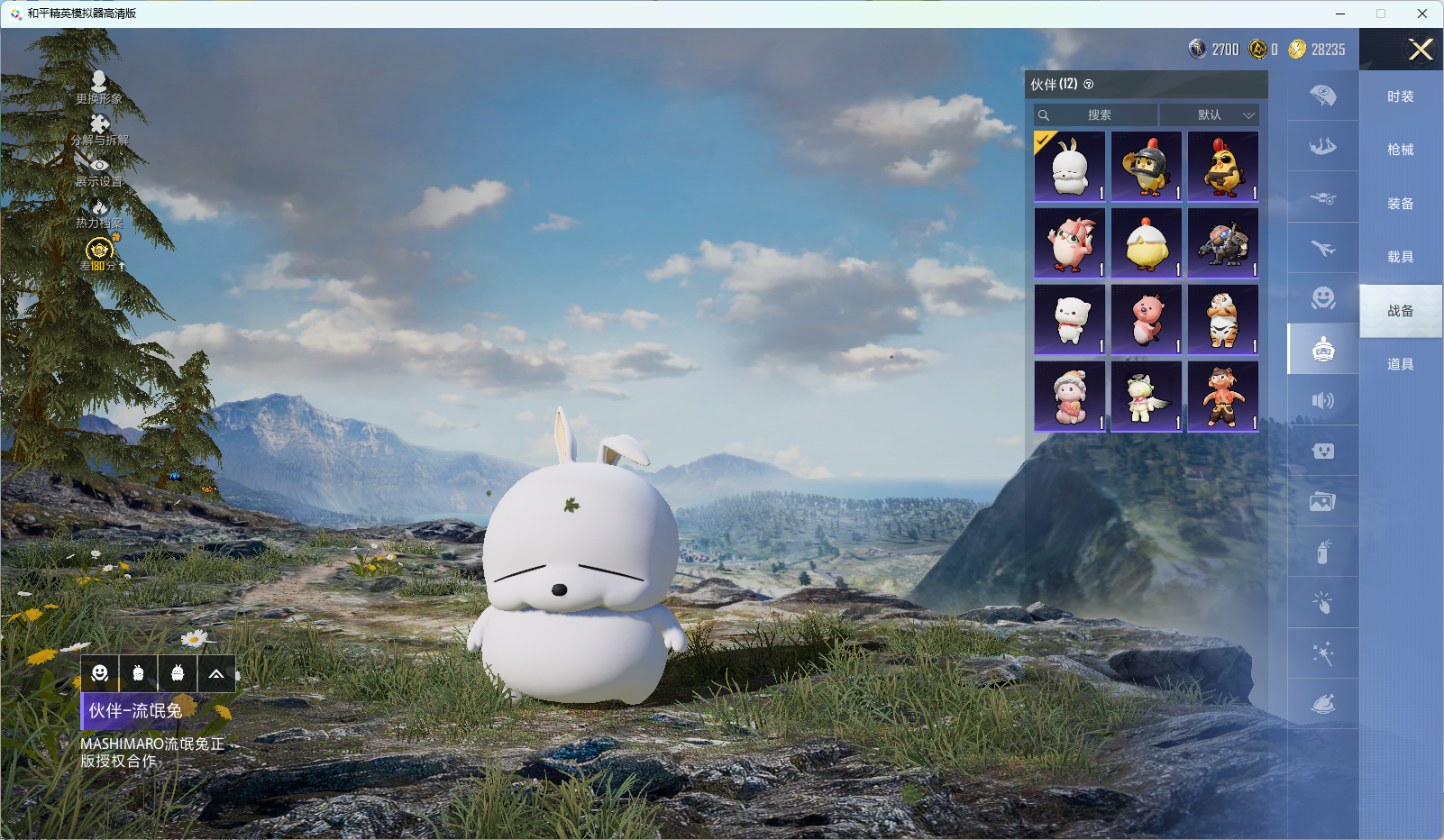Go to the 载具 tab
The width and height of the screenshot is (1444, 840).
click(x=1400, y=257)
